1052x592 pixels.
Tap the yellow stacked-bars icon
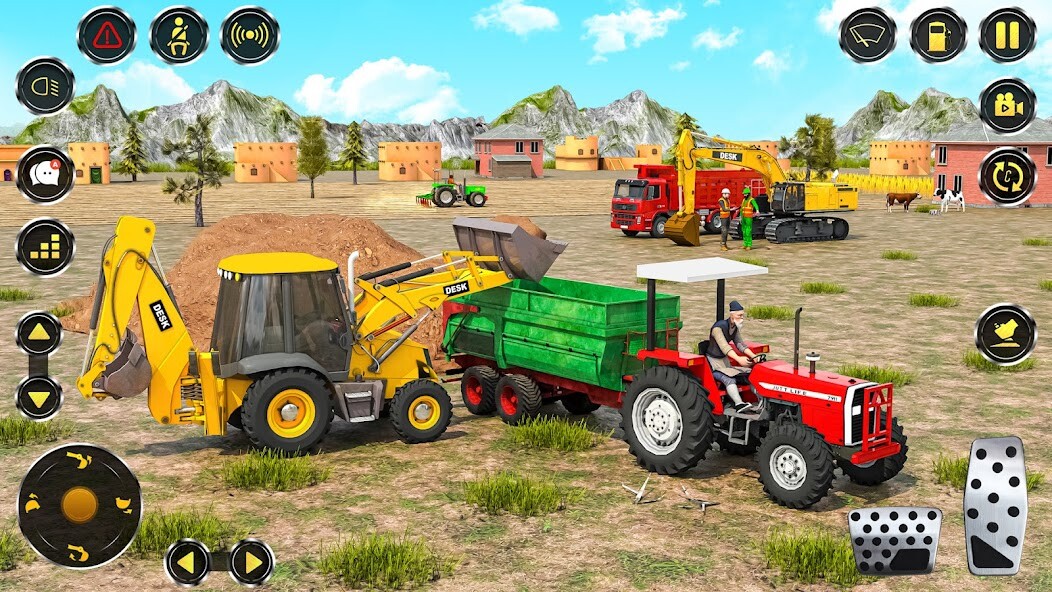tap(45, 246)
